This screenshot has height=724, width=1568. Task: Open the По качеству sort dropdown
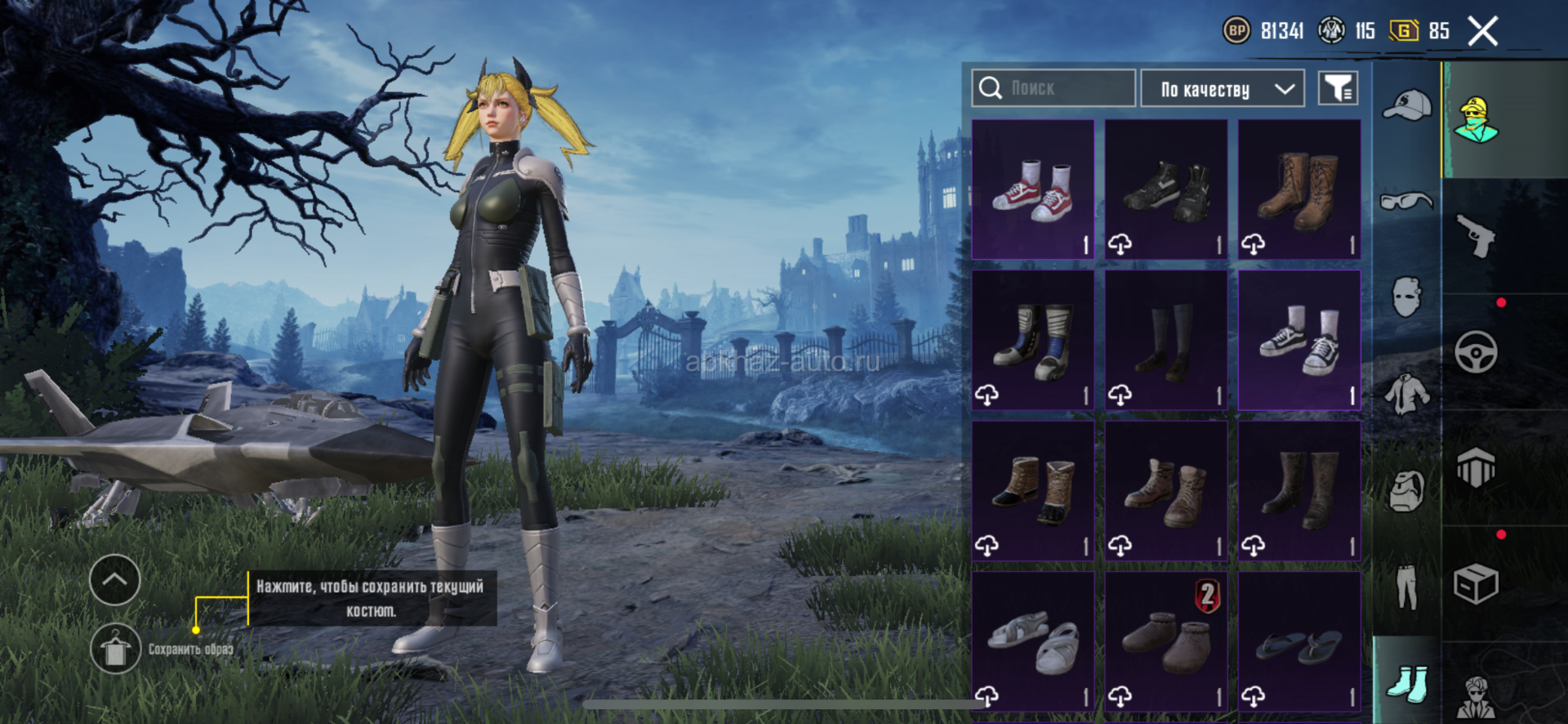click(x=1222, y=88)
